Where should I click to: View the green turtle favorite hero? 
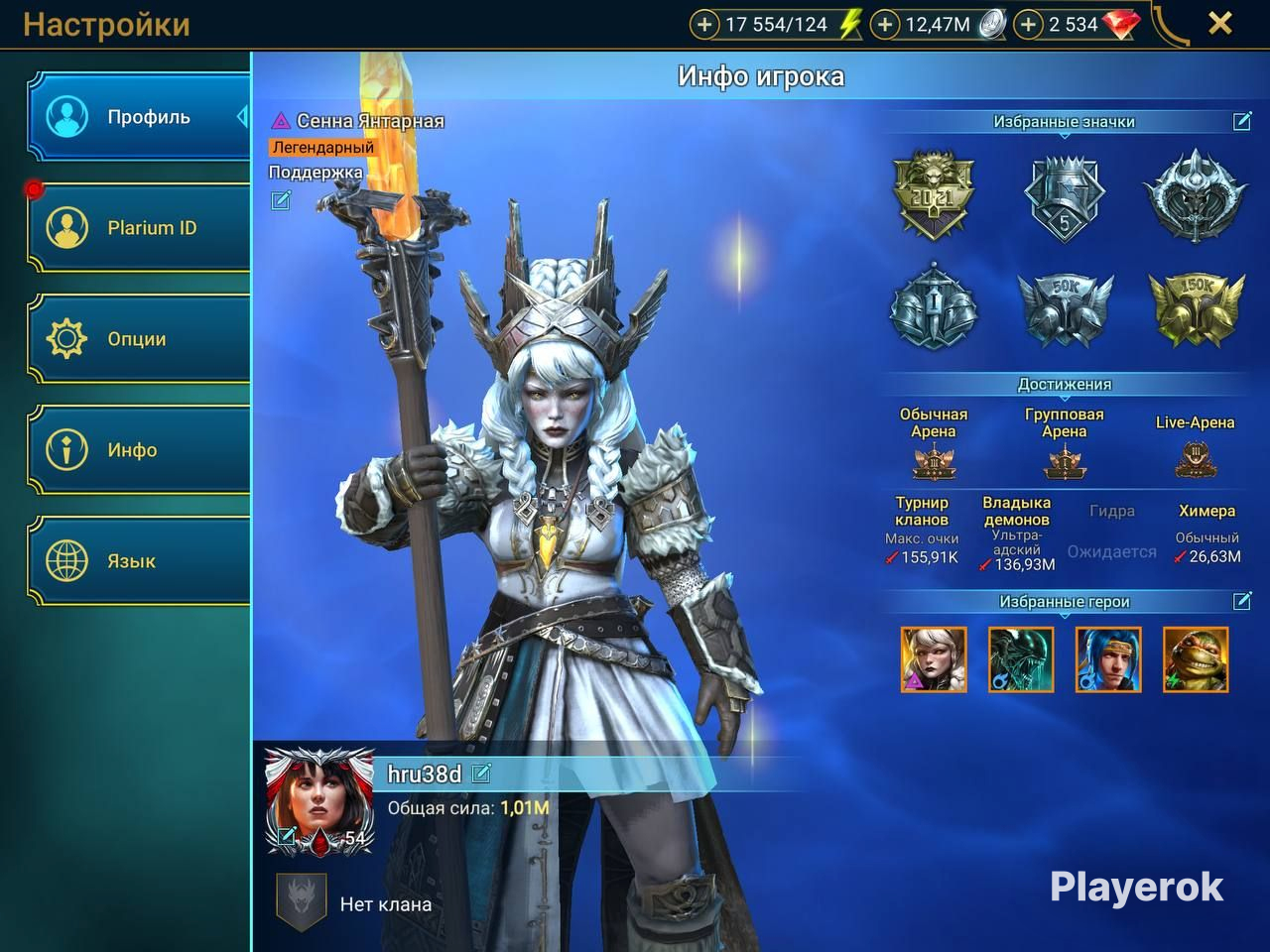[1196, 659]
